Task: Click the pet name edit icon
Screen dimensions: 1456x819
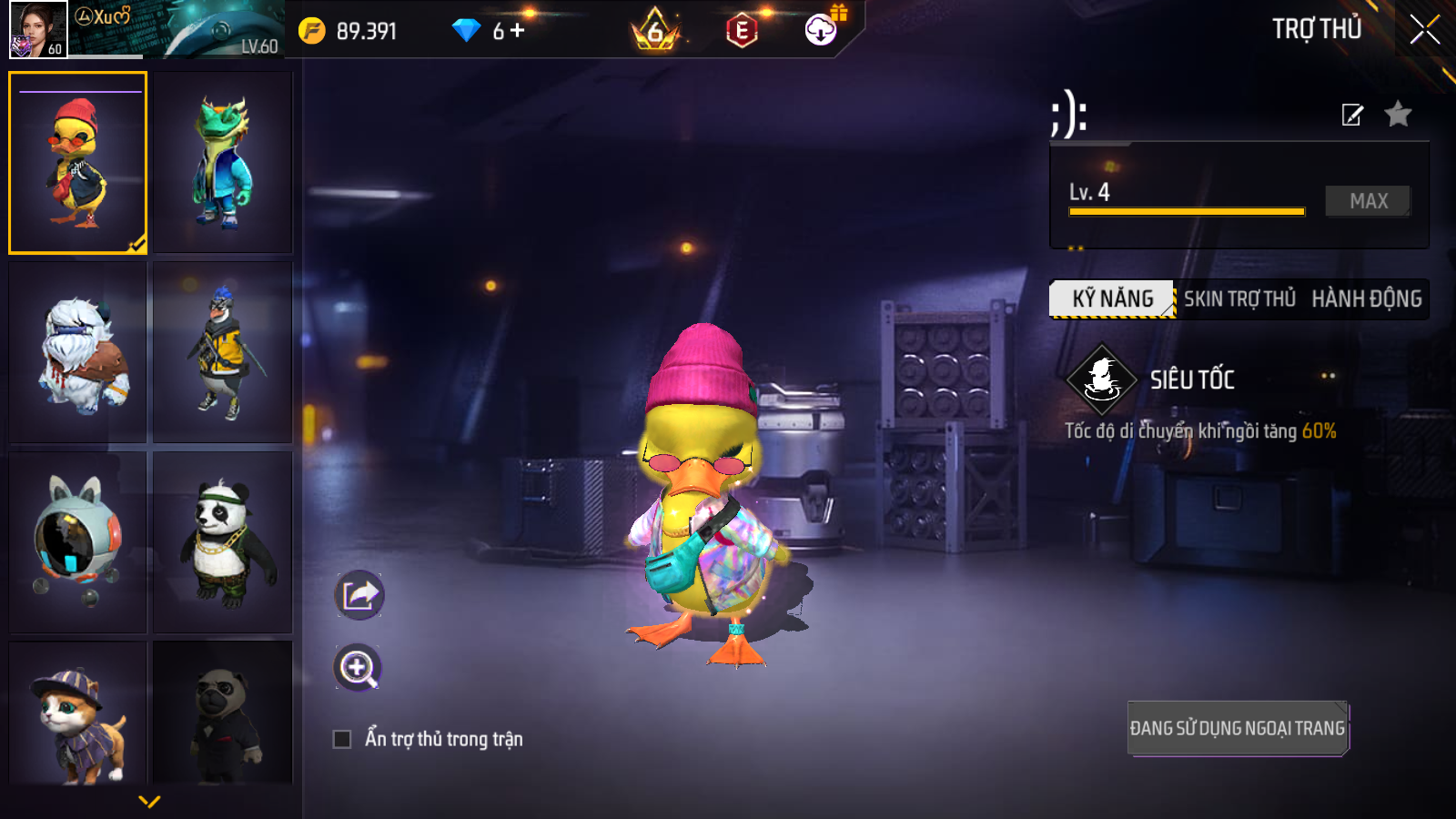Action: coord(1352,115)
